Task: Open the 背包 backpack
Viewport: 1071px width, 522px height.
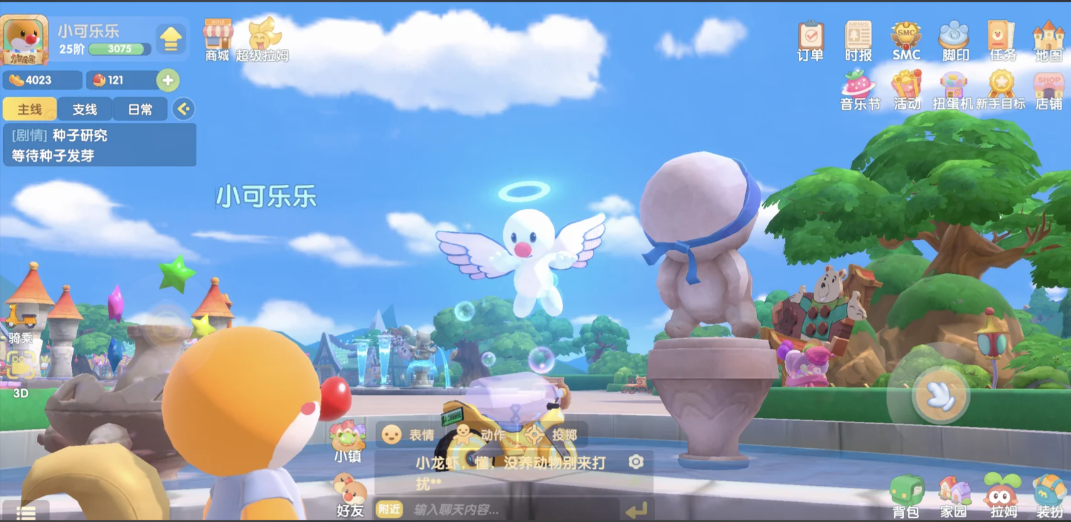Action: coord(906,495)
